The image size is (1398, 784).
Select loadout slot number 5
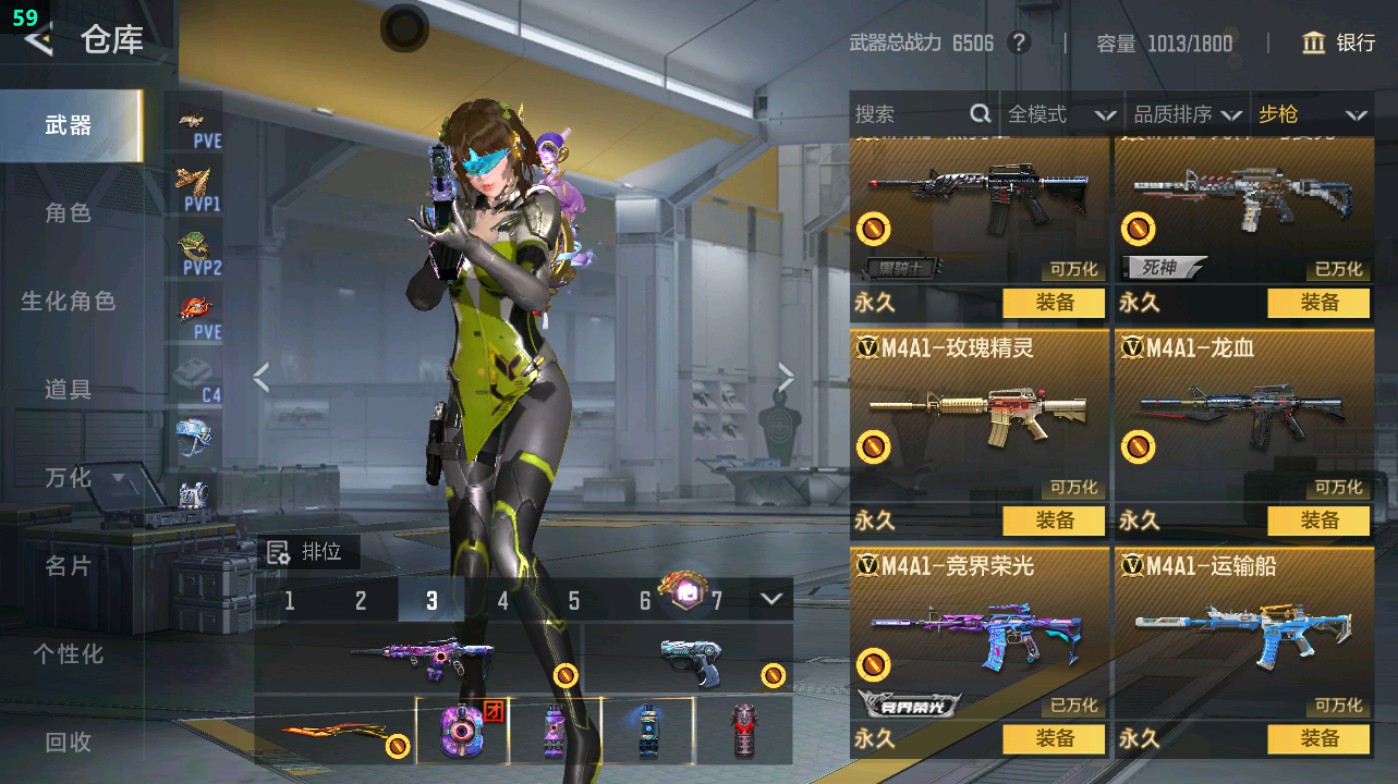point(574,601)
